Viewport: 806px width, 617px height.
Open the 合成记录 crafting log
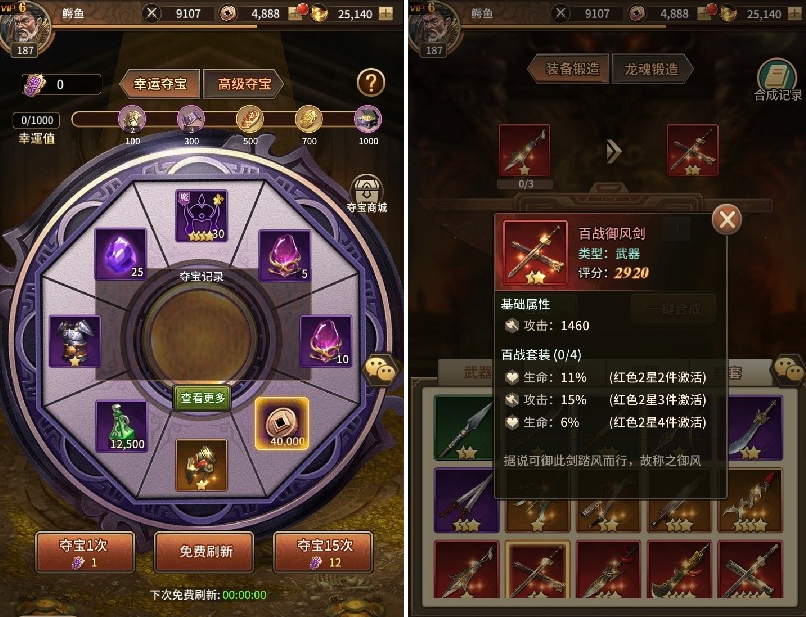(x=777, y=80)
